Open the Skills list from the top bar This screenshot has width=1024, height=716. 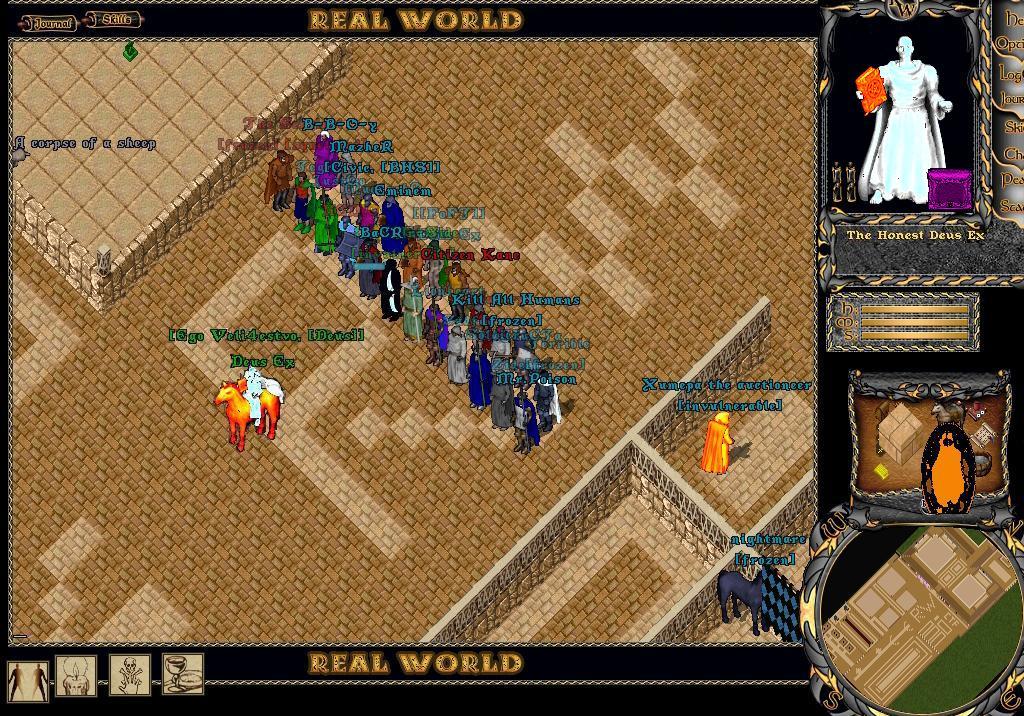[114, 20]
